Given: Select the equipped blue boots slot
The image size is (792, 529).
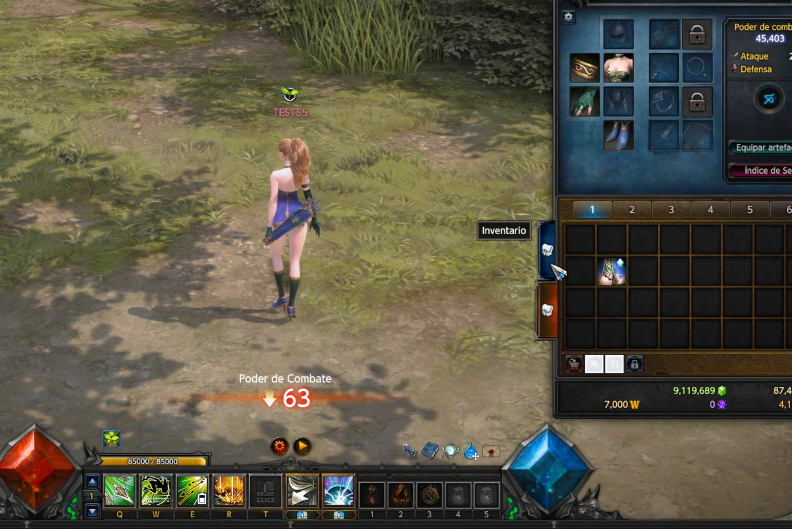Looking at the screenshot, I should (x=618, y=135).
